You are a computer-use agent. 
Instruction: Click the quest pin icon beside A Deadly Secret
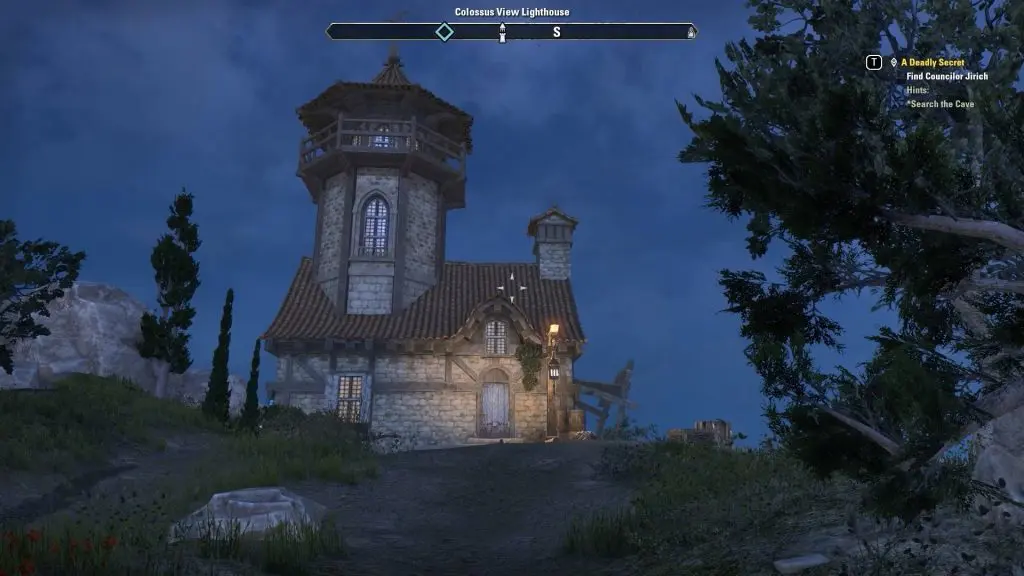click(x=893, y=62)
